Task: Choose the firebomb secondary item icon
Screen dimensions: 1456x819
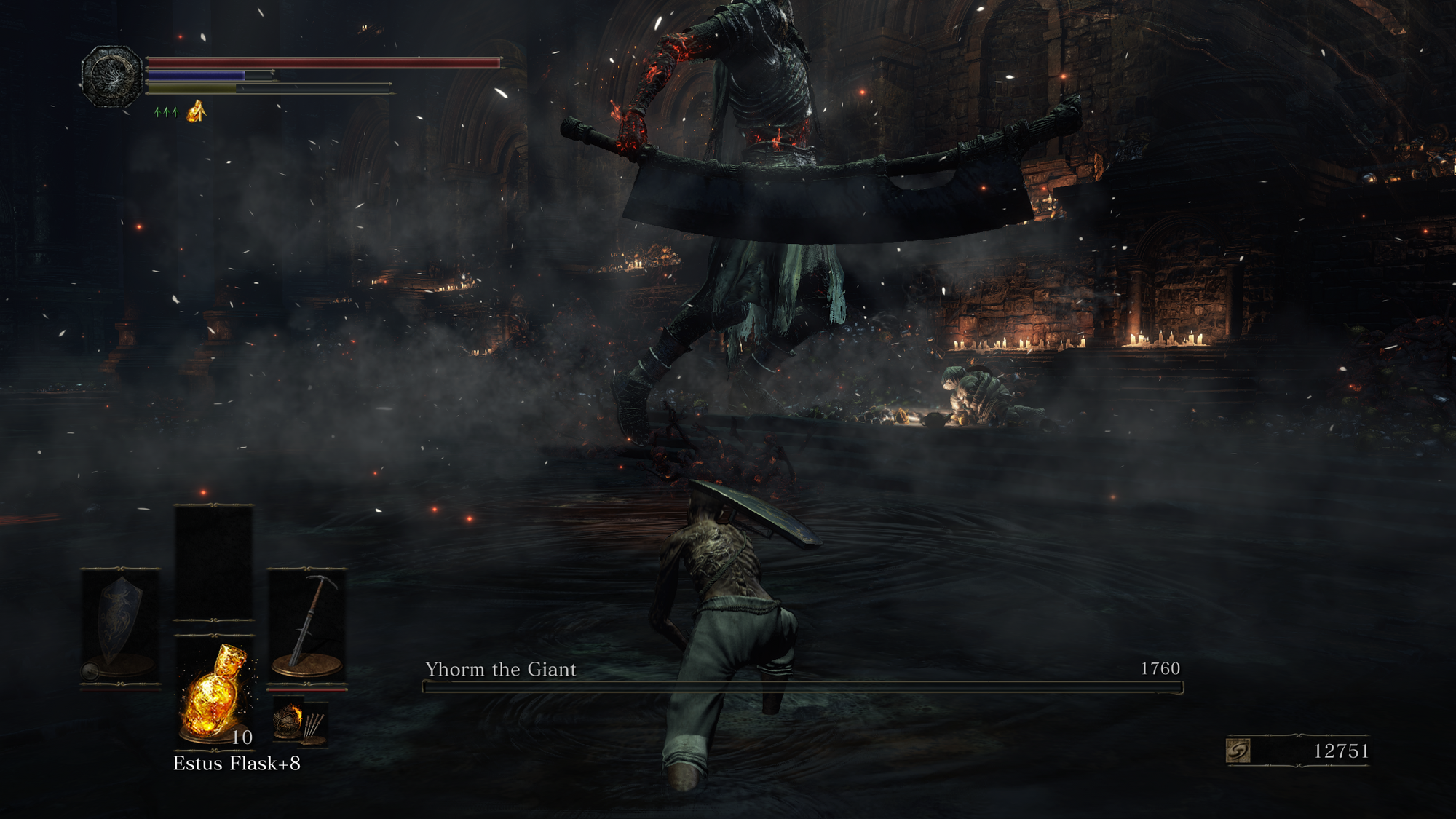Action: point(288,721)
